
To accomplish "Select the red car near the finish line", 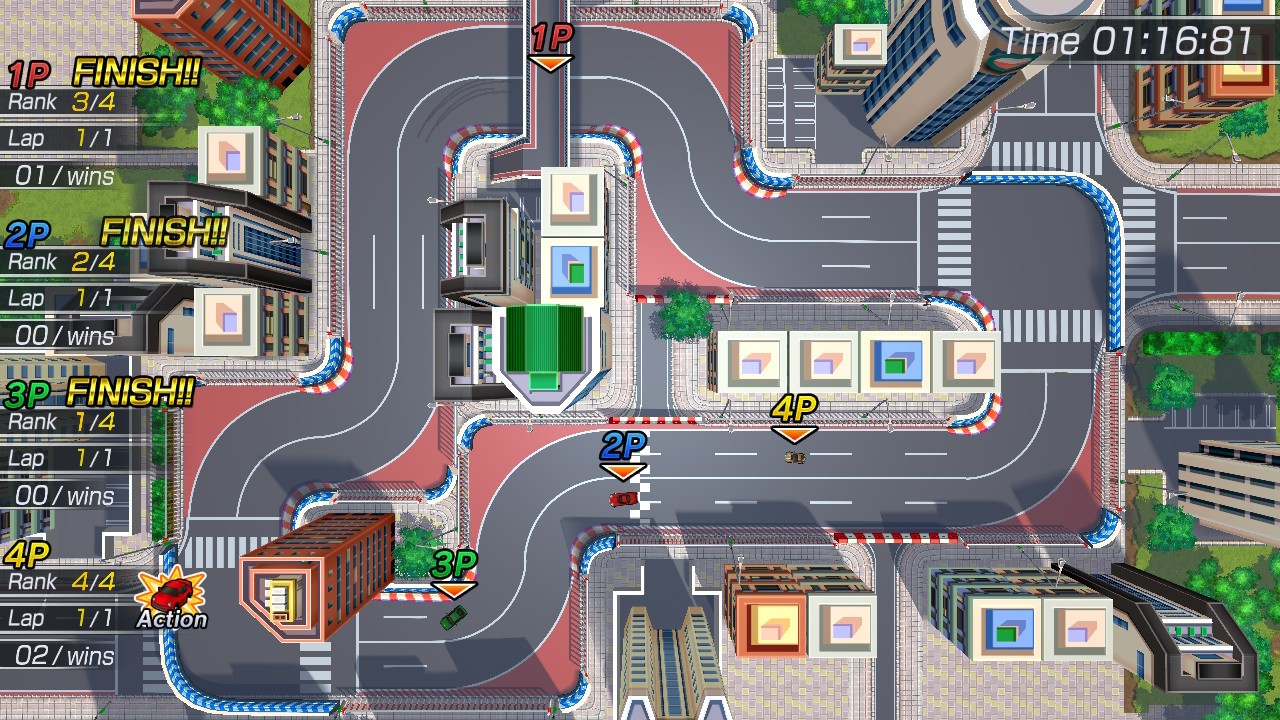I will [x=622, y=496].
